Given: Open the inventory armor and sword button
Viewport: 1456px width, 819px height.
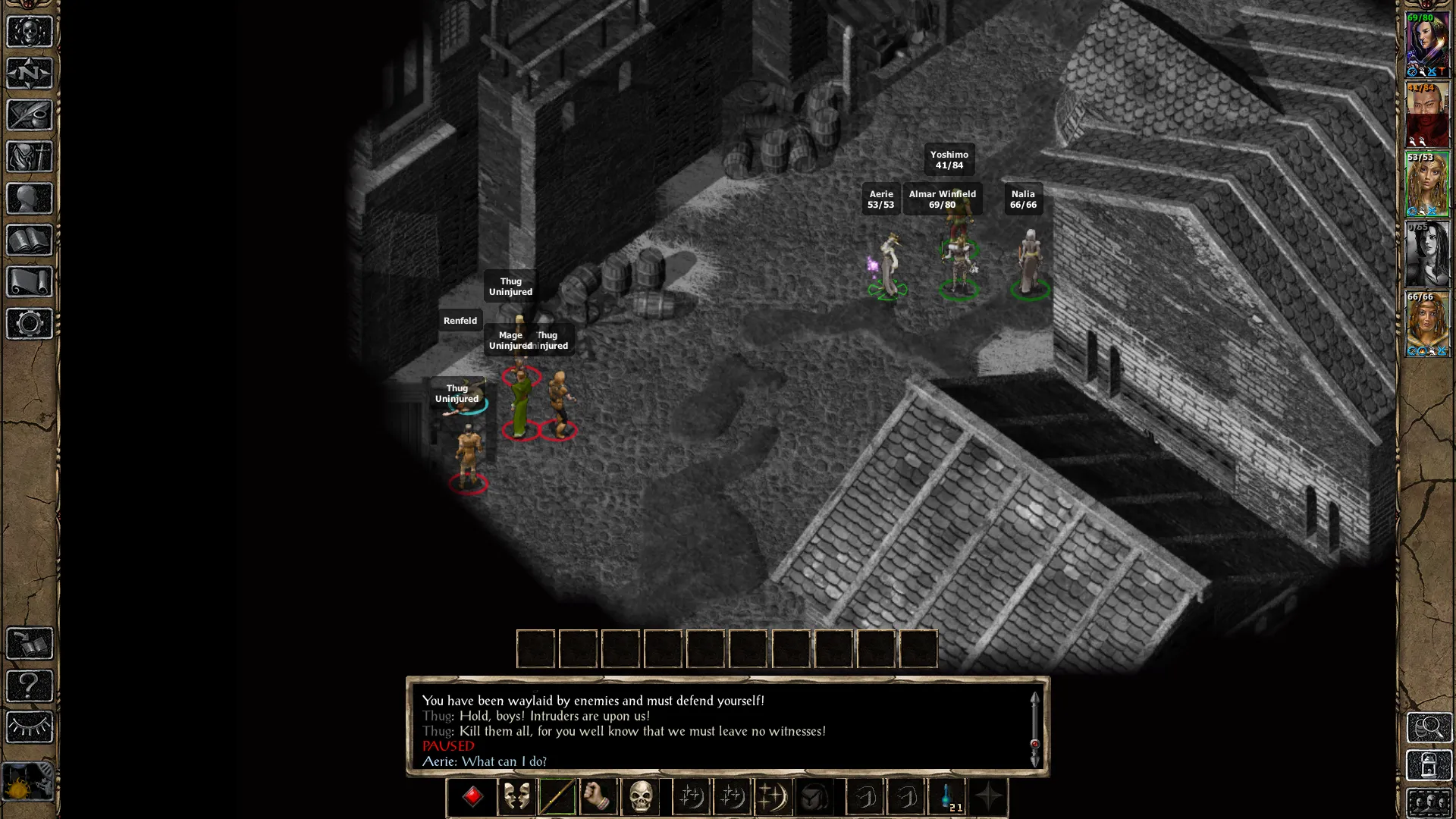Looking at the screenshot, I should pos(30,157).
